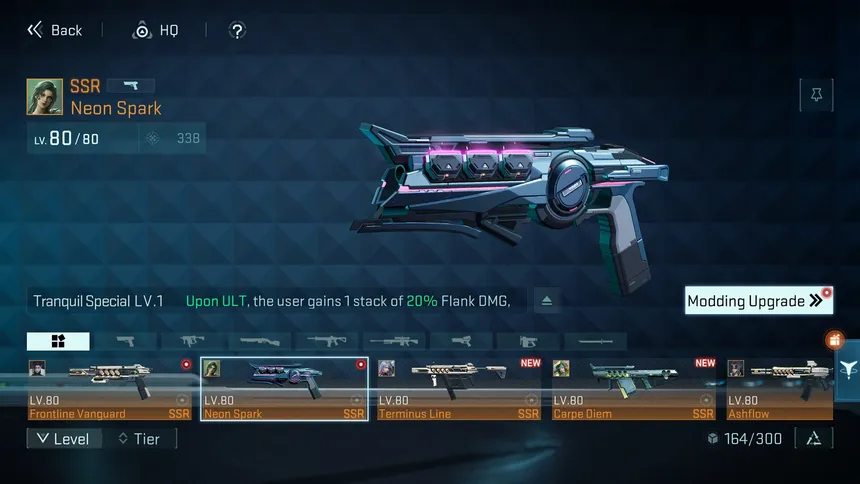Open the triangle icon button beside weapon count
Screen dimensions: 860x484
pos(814,438)
